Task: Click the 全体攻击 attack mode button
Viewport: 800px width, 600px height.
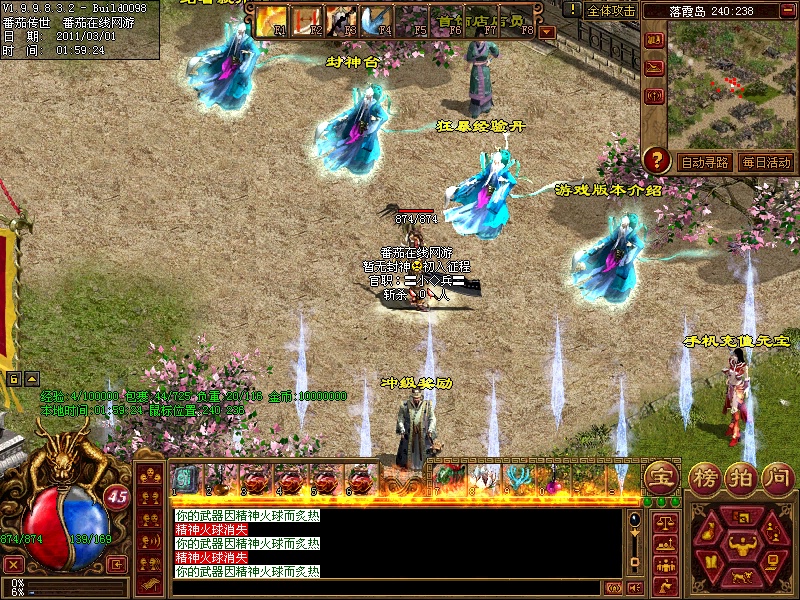Action: [610, 11]
